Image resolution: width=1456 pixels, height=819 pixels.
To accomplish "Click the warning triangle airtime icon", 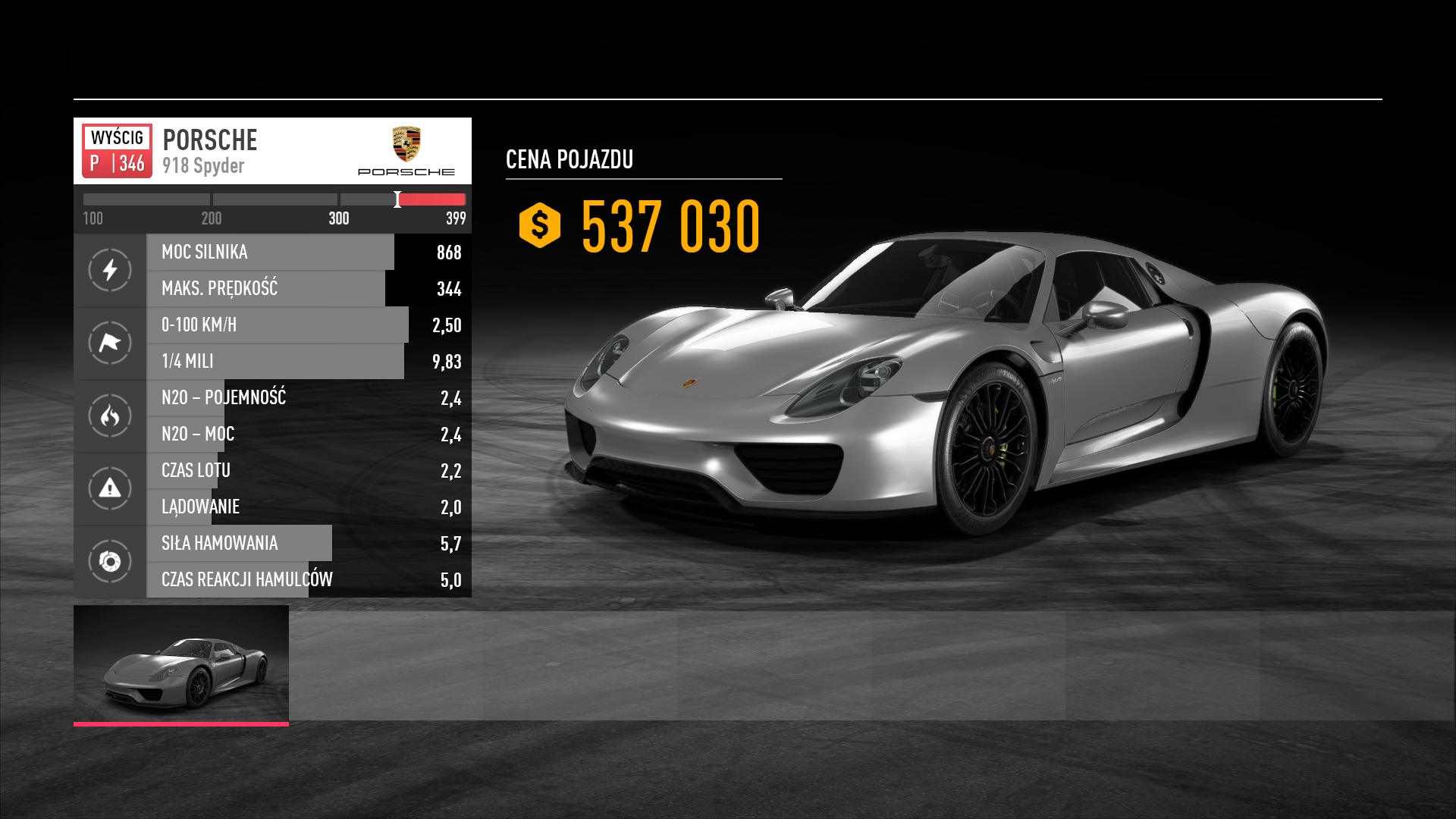I will (110, 488).
